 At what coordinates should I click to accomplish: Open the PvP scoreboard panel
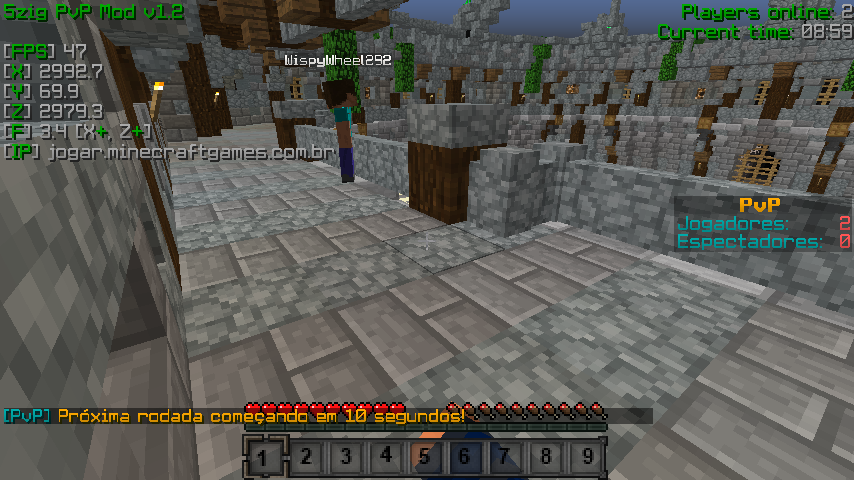coord(763,223)
